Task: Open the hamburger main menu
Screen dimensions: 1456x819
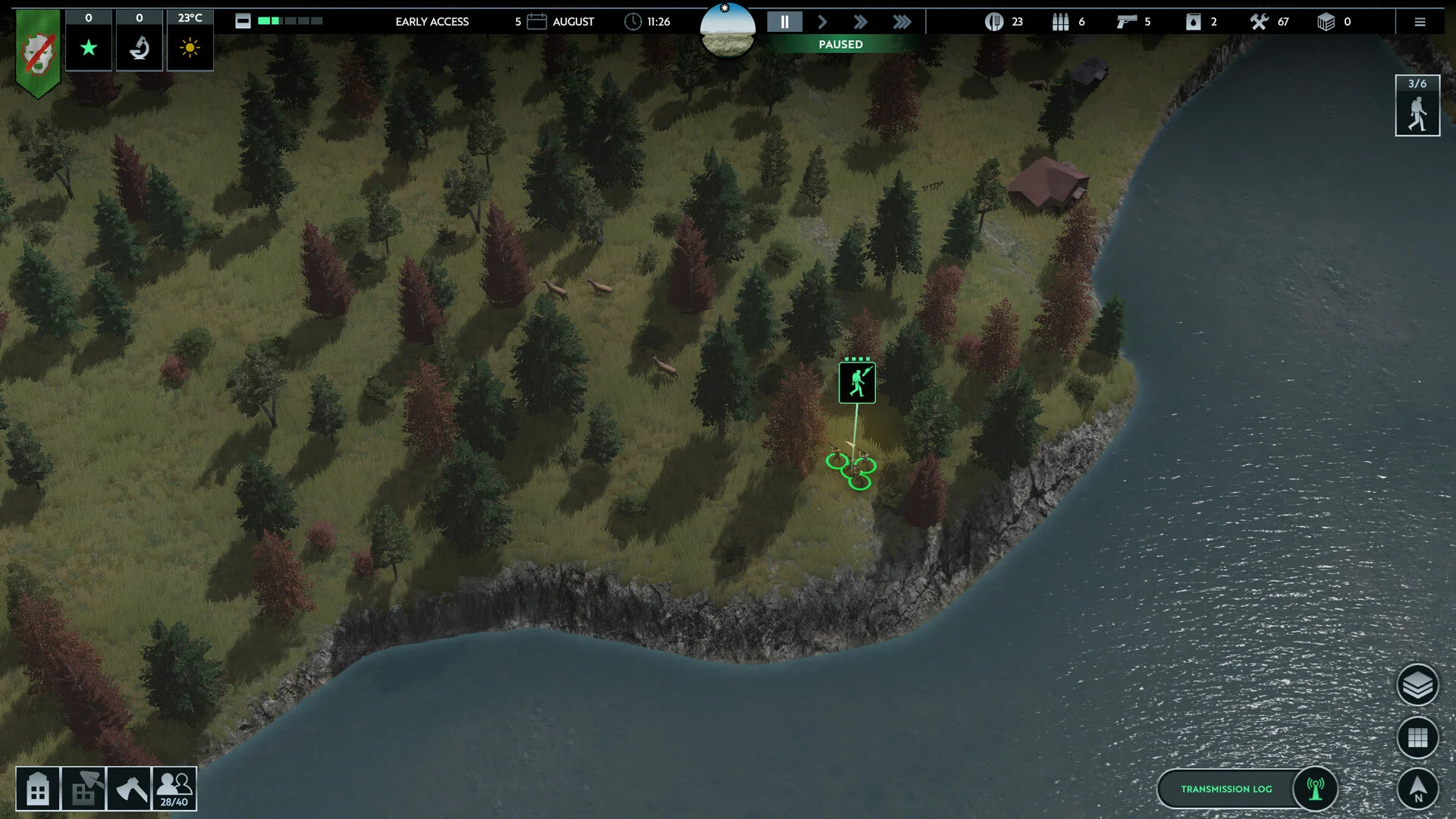Action: click(x=1420, y=22)
